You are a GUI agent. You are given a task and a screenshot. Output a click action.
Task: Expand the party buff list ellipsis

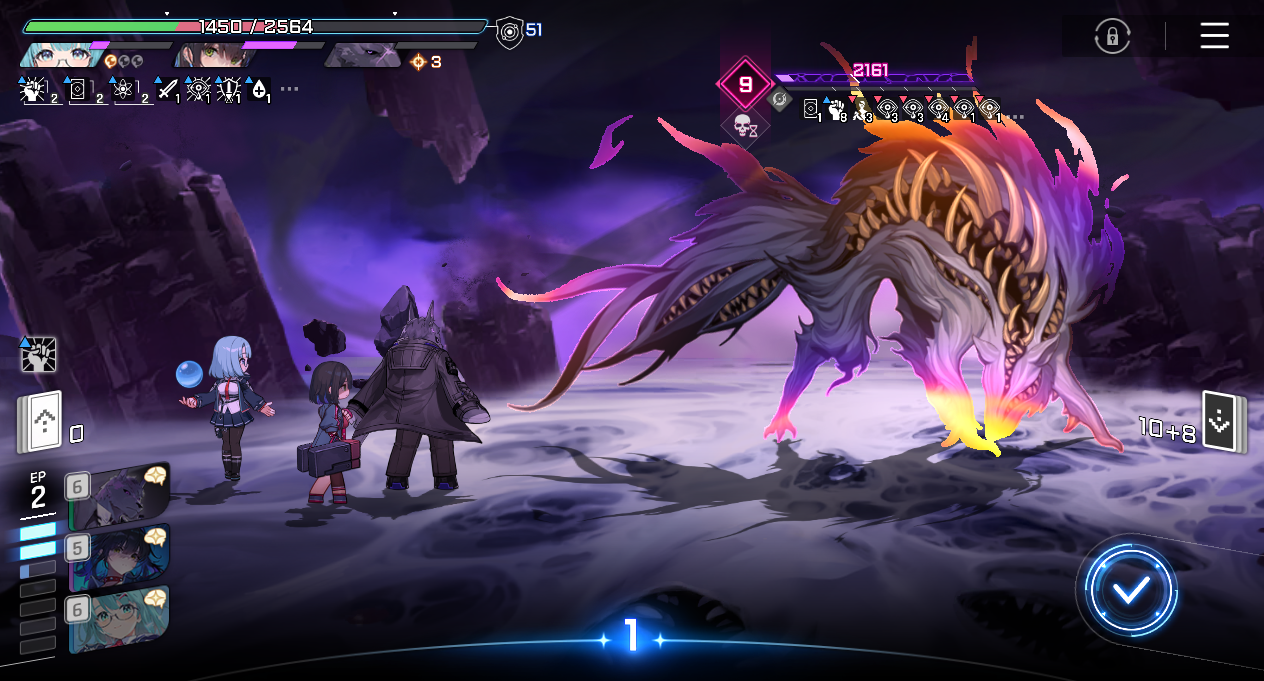(x=289, y=89)
